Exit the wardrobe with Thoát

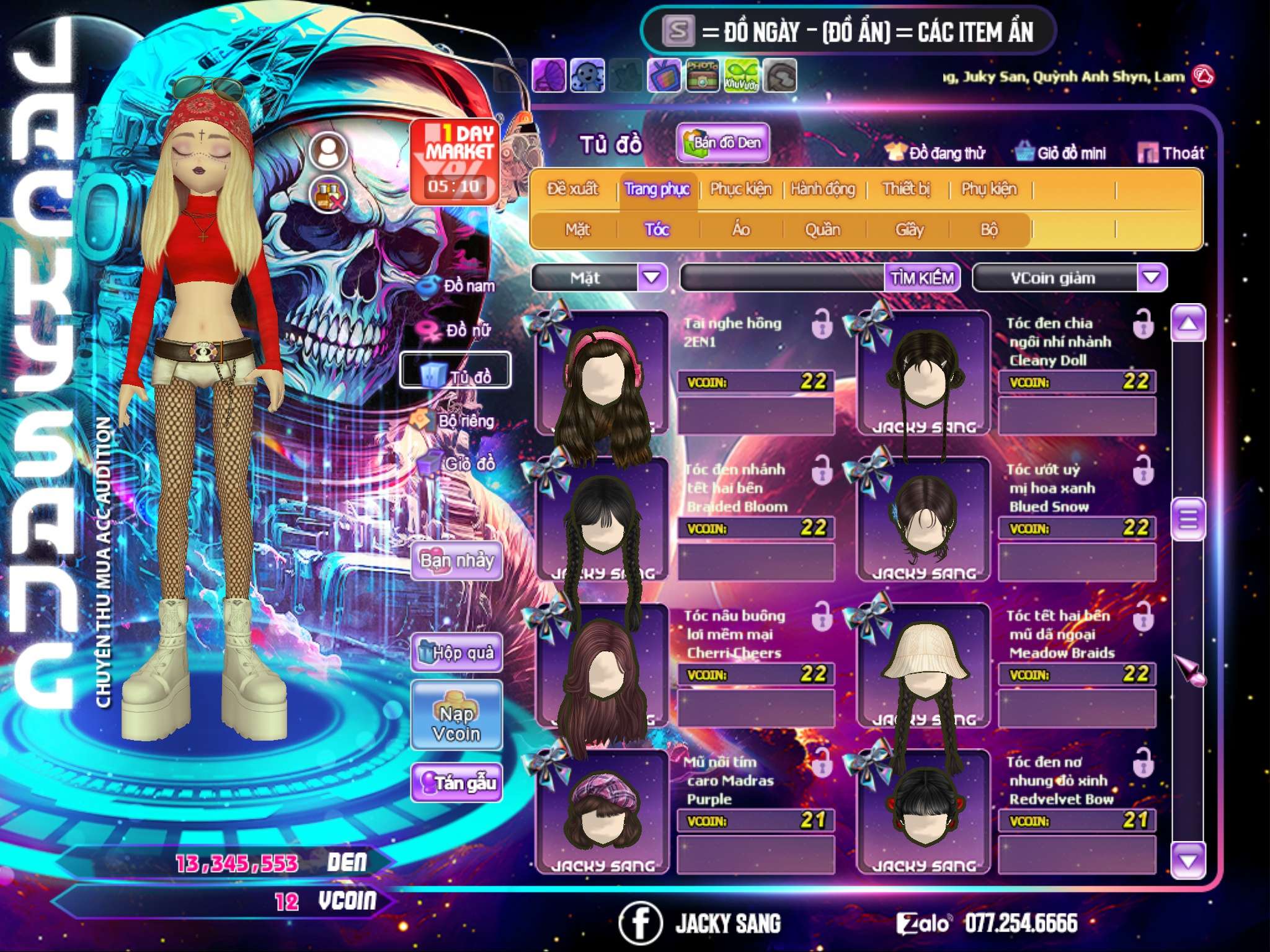point(1171,153)
